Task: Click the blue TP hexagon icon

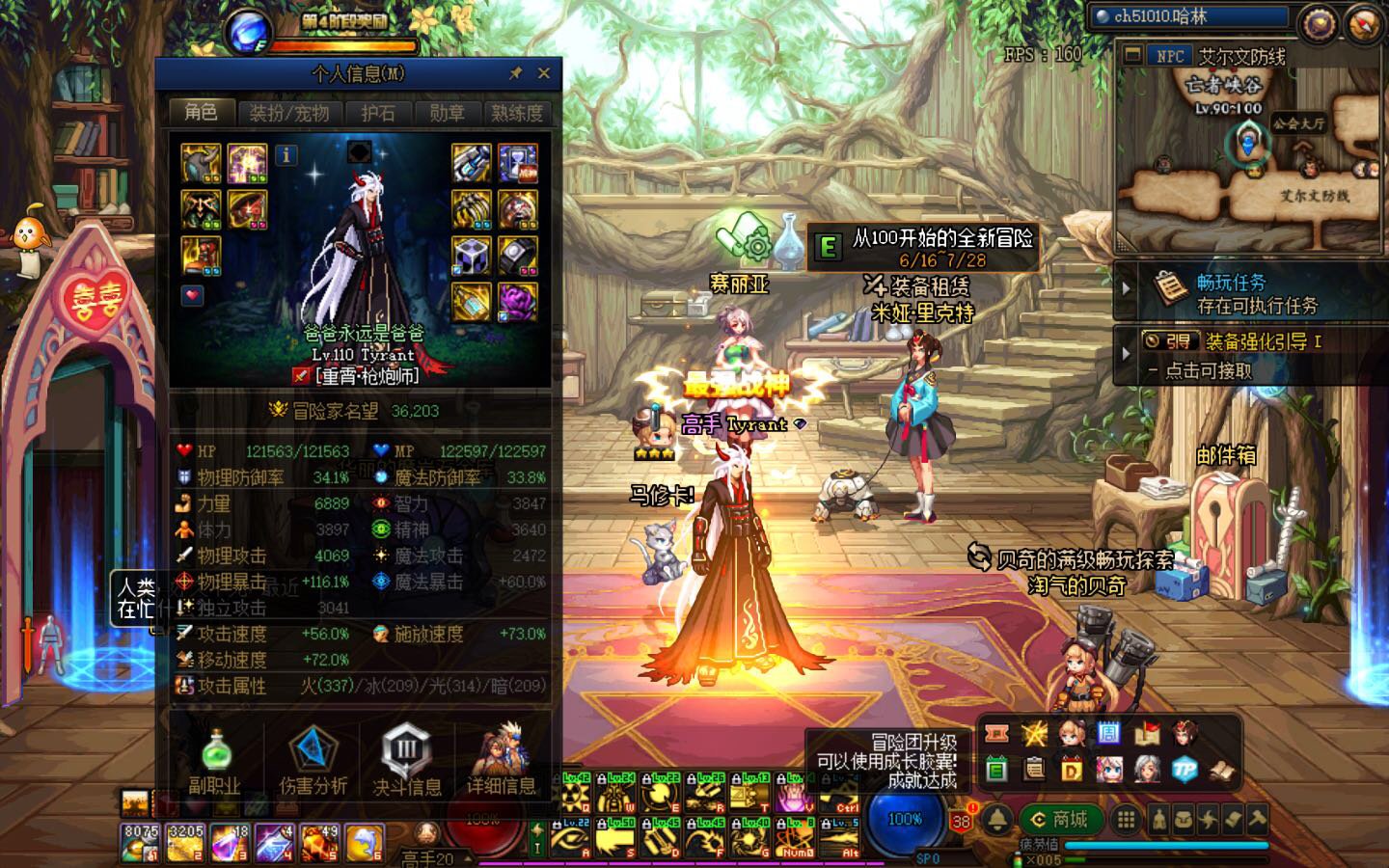Action: click(1184, 769)
